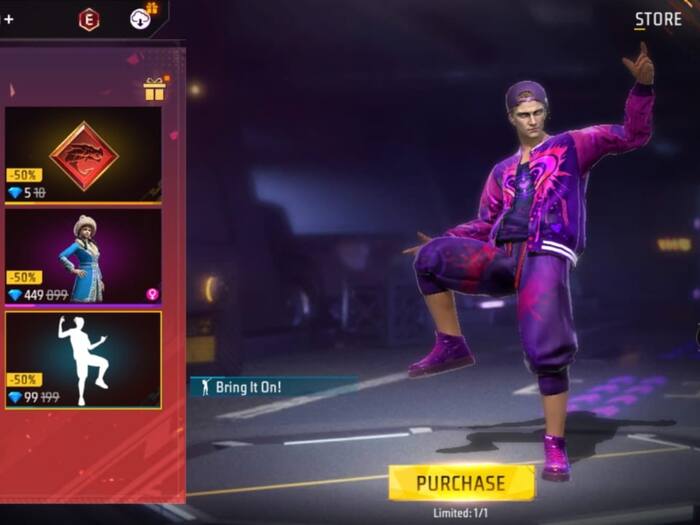Screen dimensions: 700x525
Task: Select the Bring It On emote tile
Action: tap(83, 359)
